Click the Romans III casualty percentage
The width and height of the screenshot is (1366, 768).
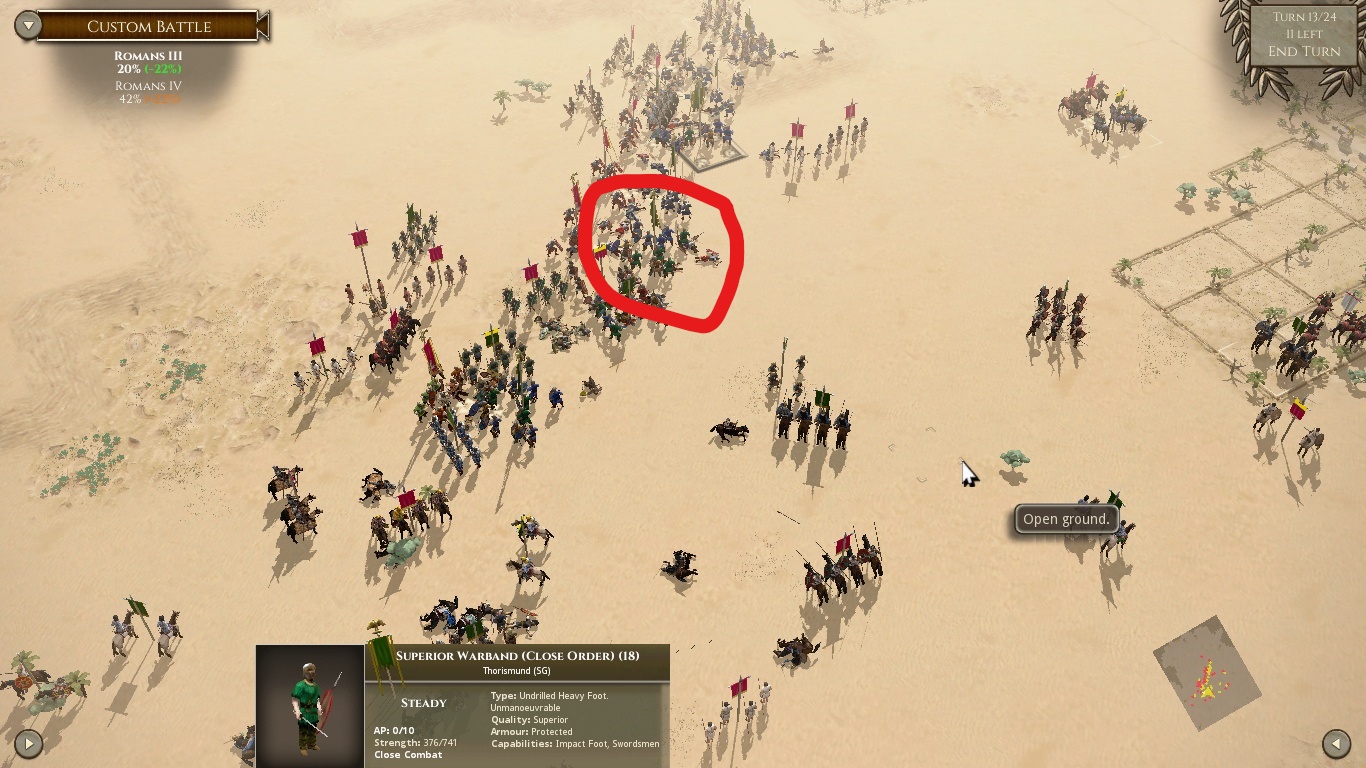[x=148, y=70]
